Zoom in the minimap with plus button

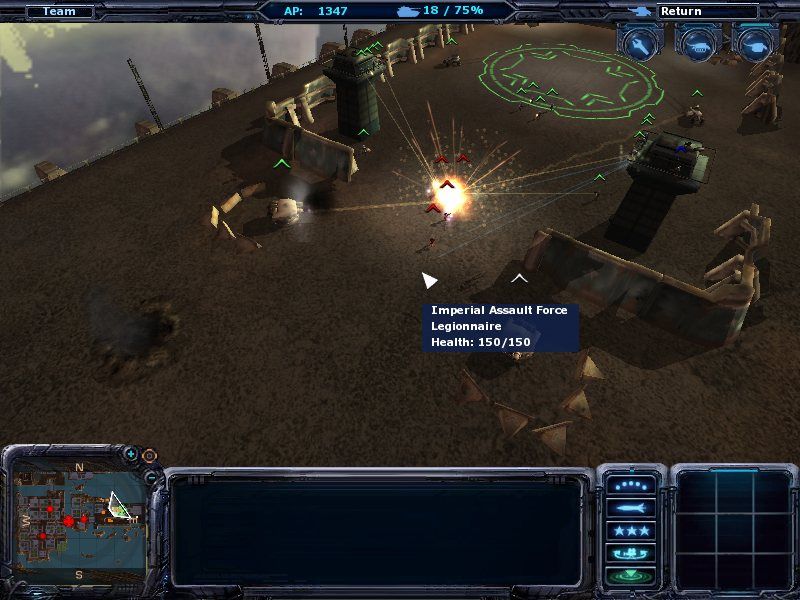131,454
